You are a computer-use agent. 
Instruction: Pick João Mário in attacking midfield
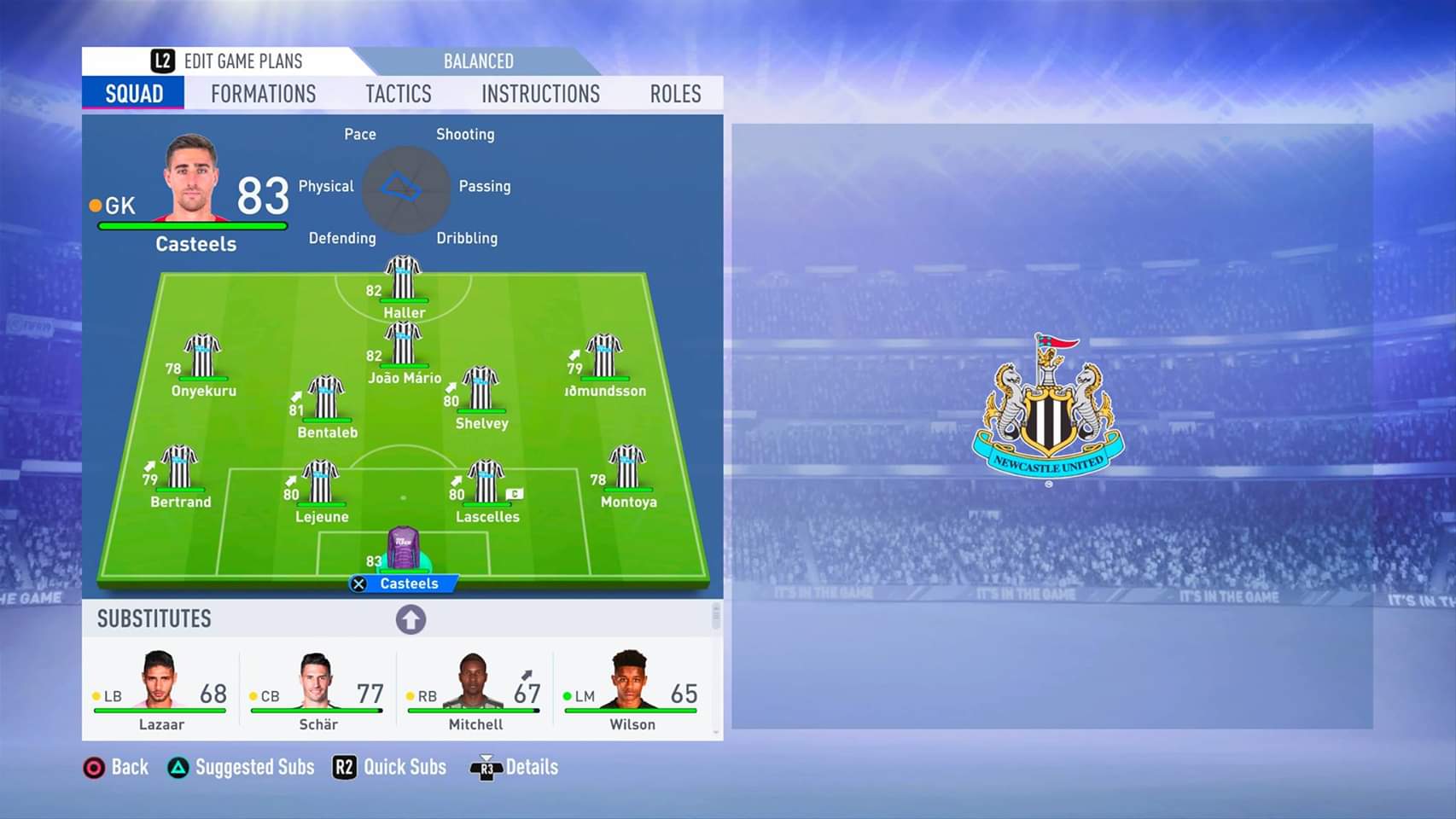(403, 346)
